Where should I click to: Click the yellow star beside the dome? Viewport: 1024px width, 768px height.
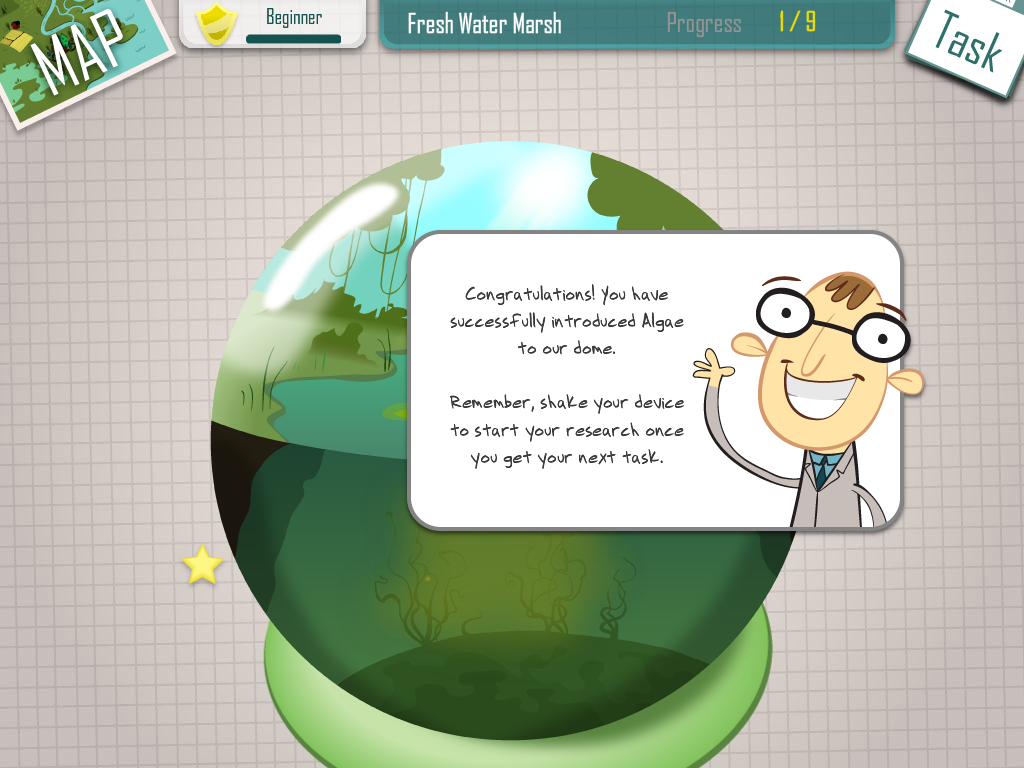202,565
